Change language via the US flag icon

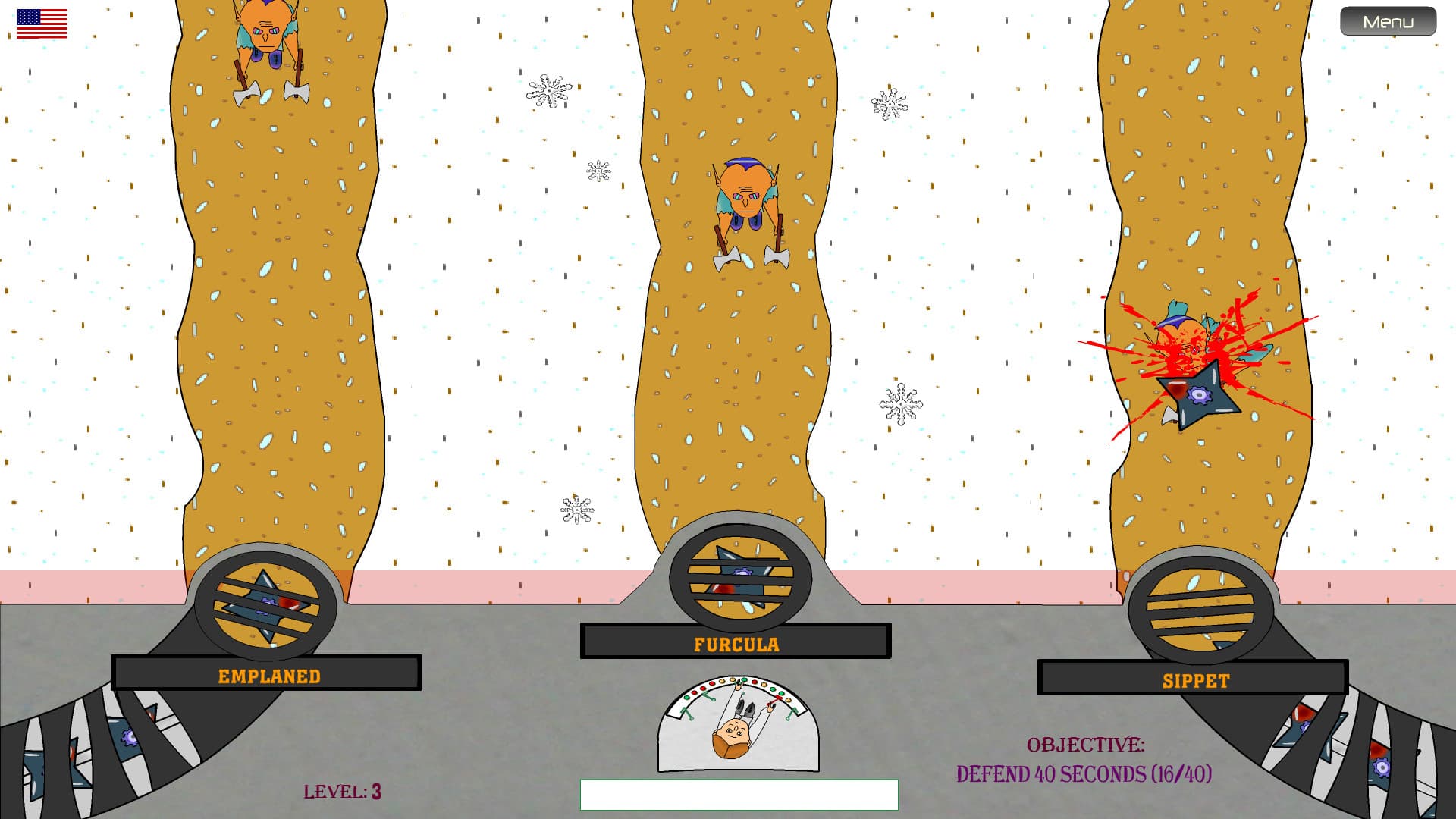click(42, 24)
